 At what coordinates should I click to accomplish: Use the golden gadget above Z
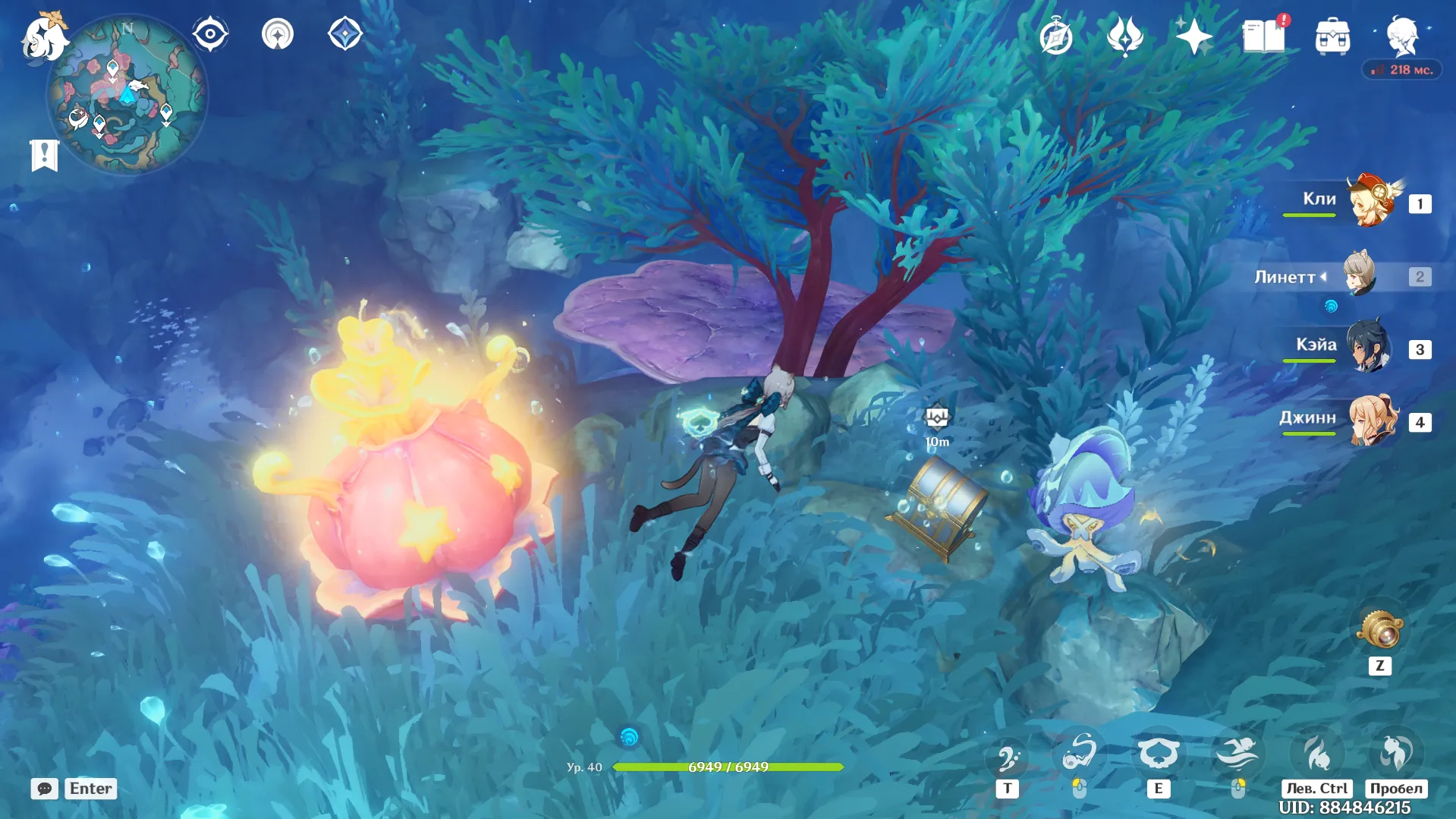click(1380, 629)
